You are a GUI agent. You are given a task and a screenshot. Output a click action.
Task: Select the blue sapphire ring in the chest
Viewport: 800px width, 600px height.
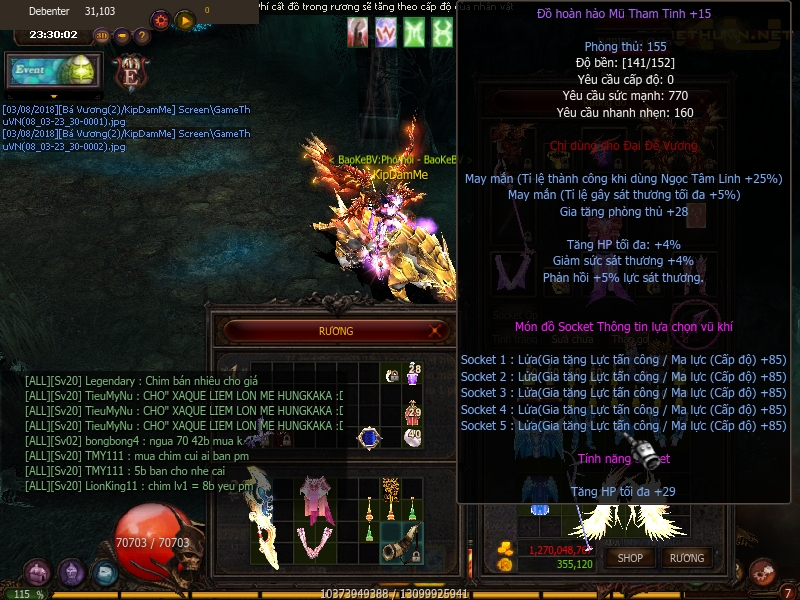click(x=369, y=437)
